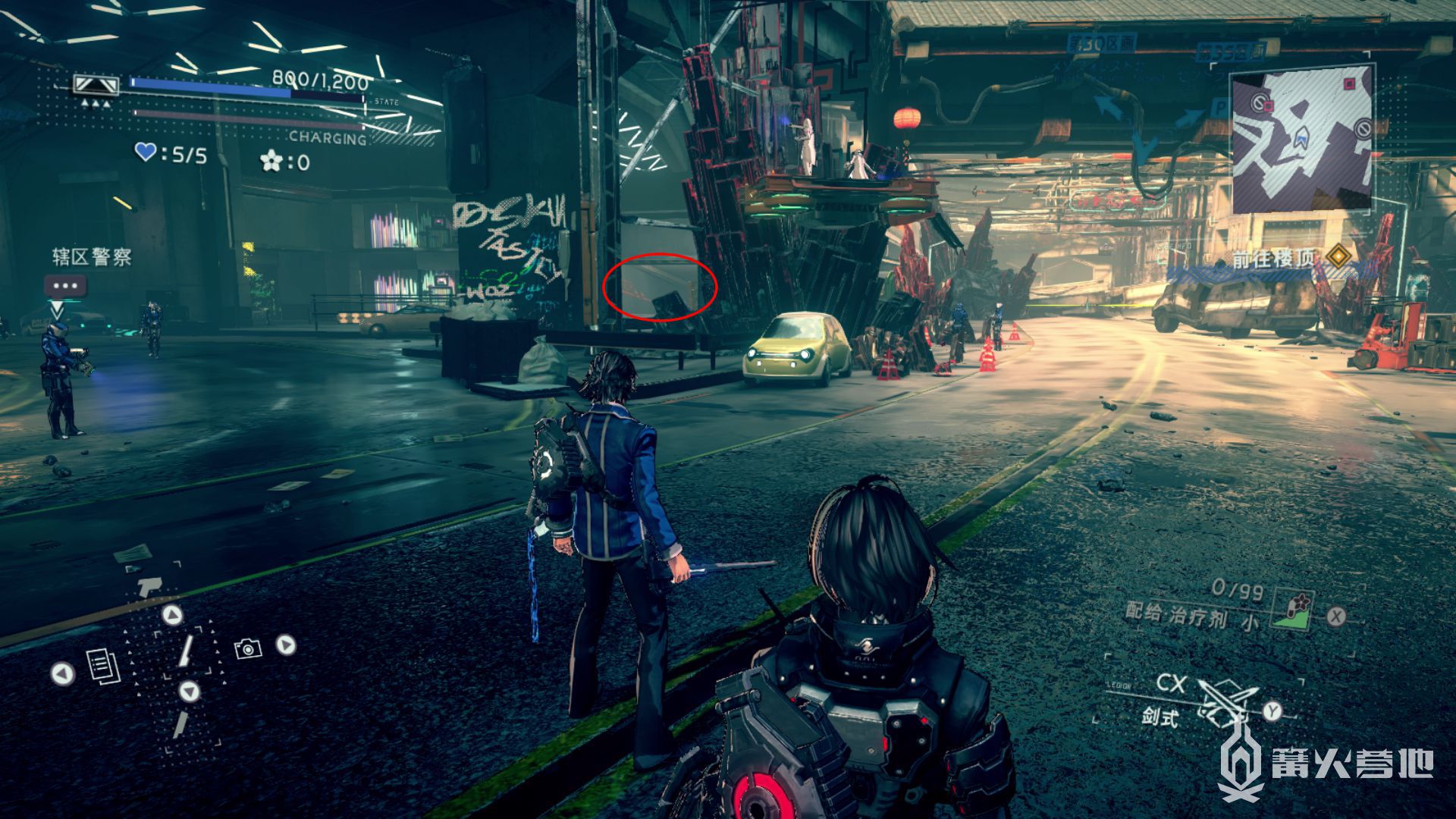Image resolution: width=1456 pixels, height=819 pixels.
Task: Select the Legion emblem beside the energy gauge
Action: 96,86
